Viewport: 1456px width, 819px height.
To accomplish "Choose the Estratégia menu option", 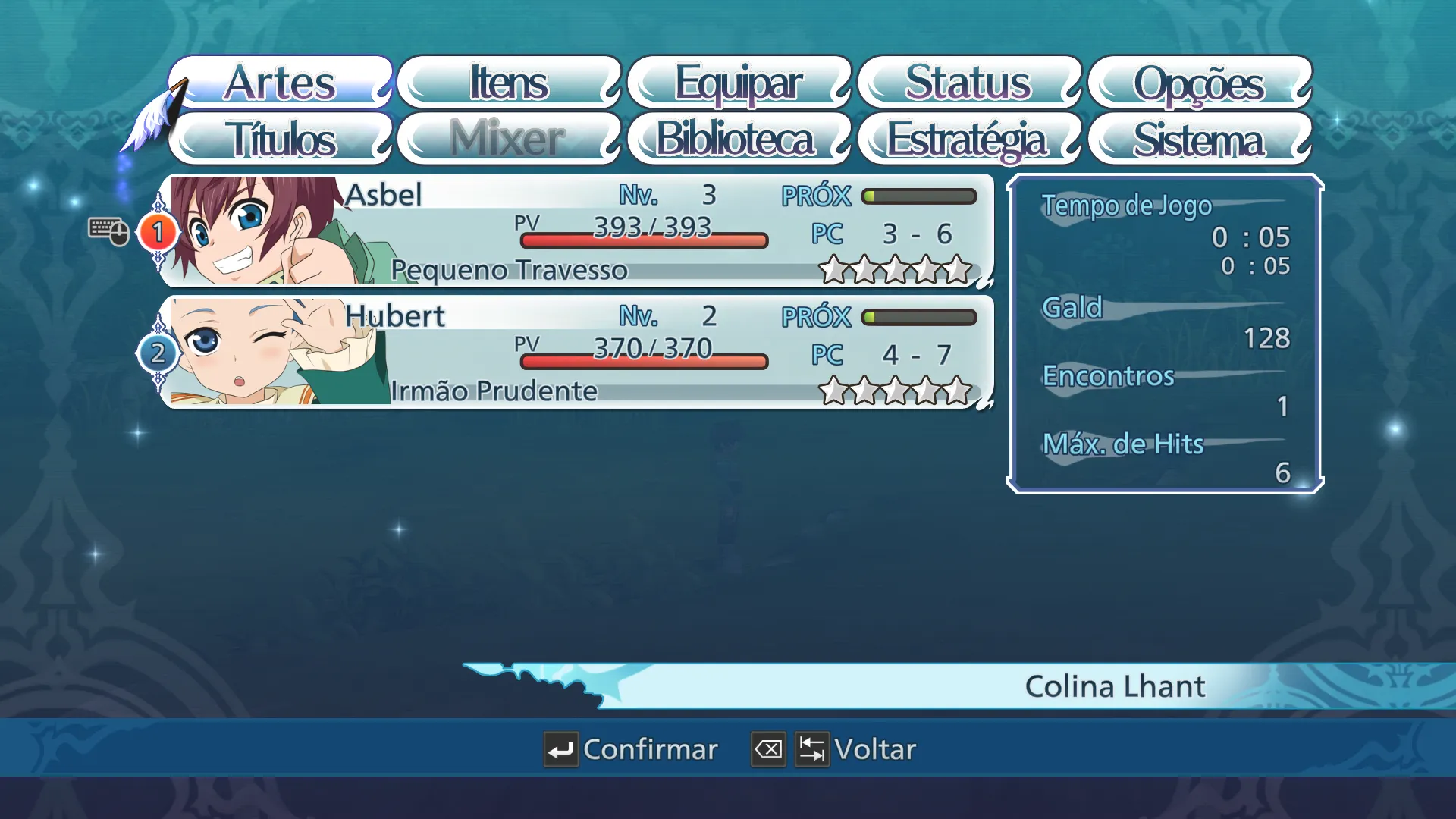I will [x=968, y=139].
